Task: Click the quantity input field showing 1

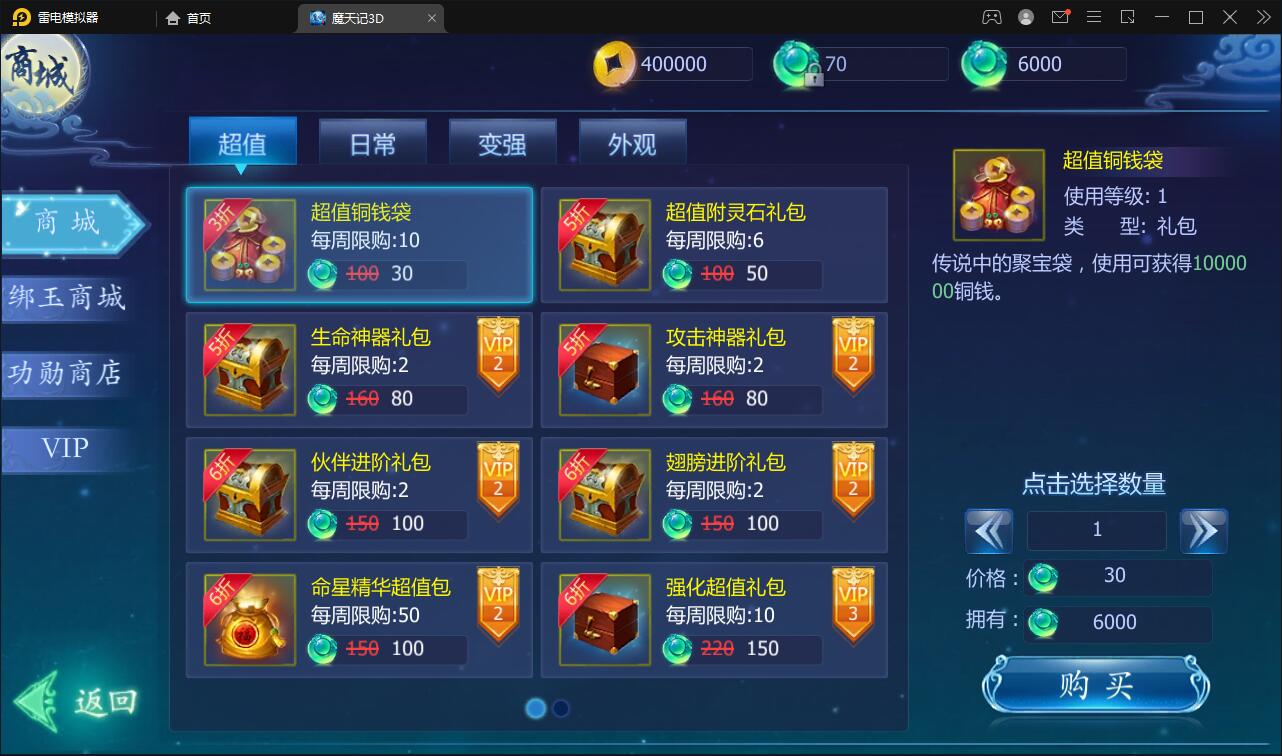Action: [1096, 531]
